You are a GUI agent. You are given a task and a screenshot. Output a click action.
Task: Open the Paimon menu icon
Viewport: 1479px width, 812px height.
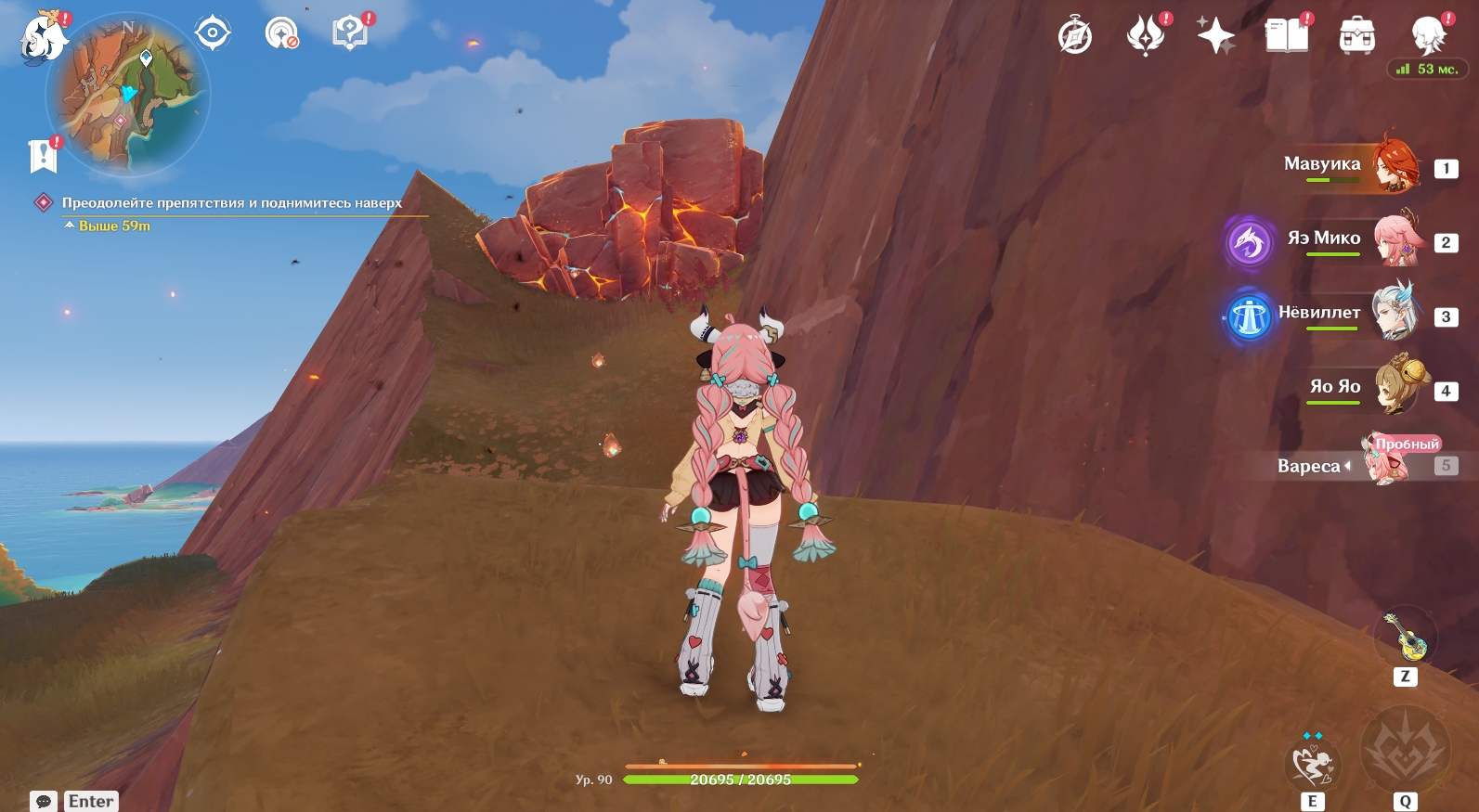pyautogui.click(x=43, y=39)
